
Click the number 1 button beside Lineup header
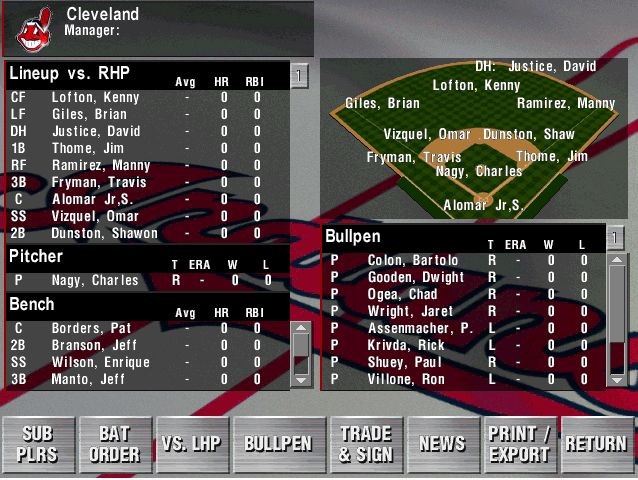[300, 75]
